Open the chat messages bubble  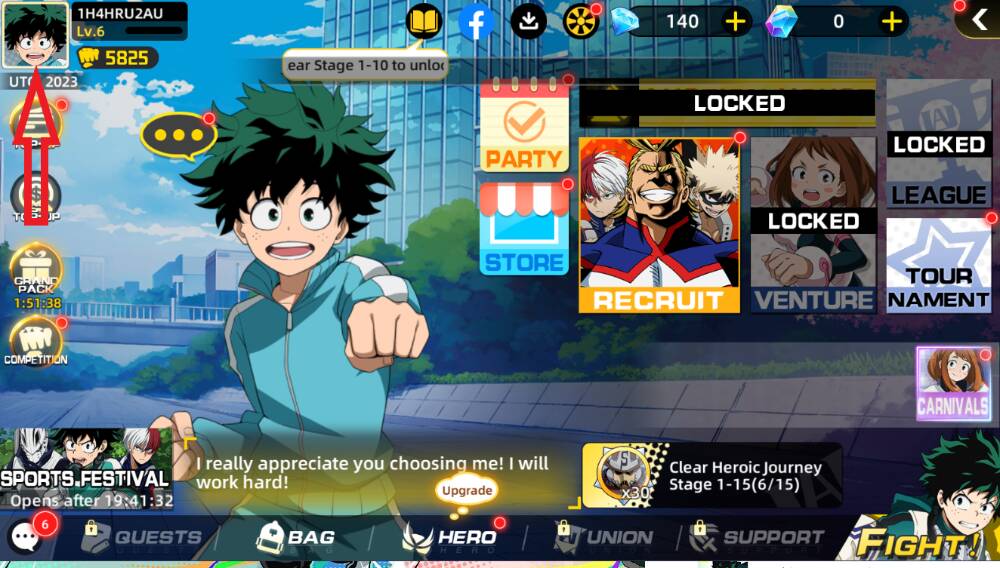point(25,538)
